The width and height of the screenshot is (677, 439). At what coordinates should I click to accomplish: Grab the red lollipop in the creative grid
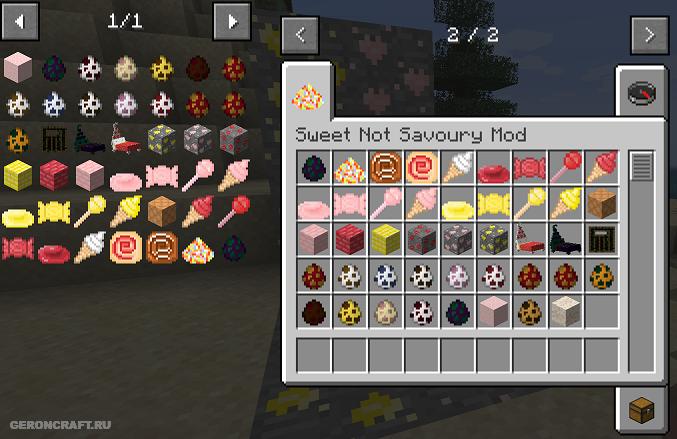coord(565,167)
